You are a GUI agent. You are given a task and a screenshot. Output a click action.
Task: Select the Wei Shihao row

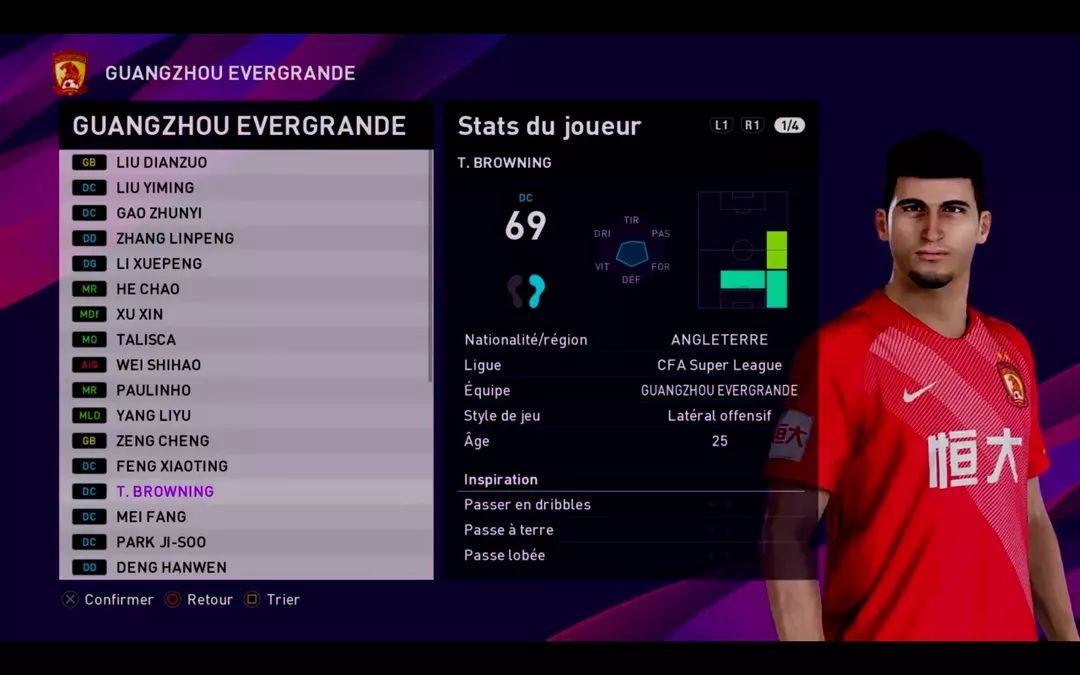click(245, 365)
